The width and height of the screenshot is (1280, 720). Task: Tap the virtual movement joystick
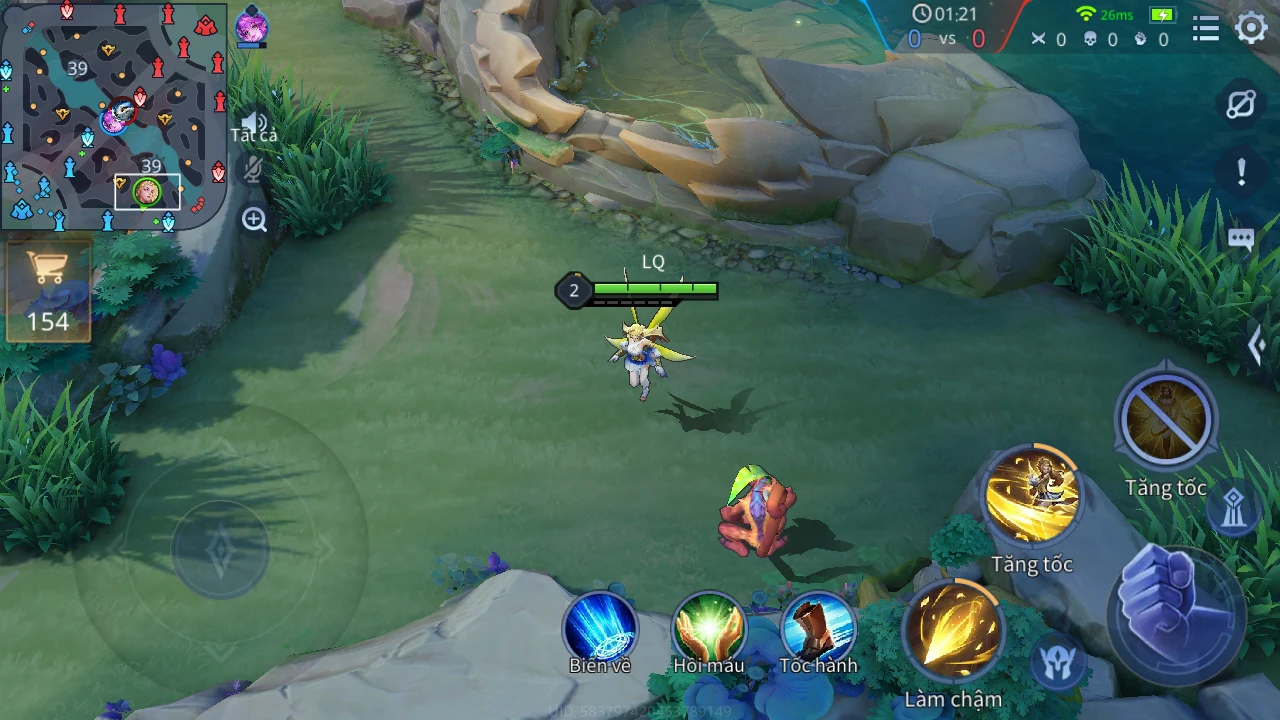(x=220, y=548)
